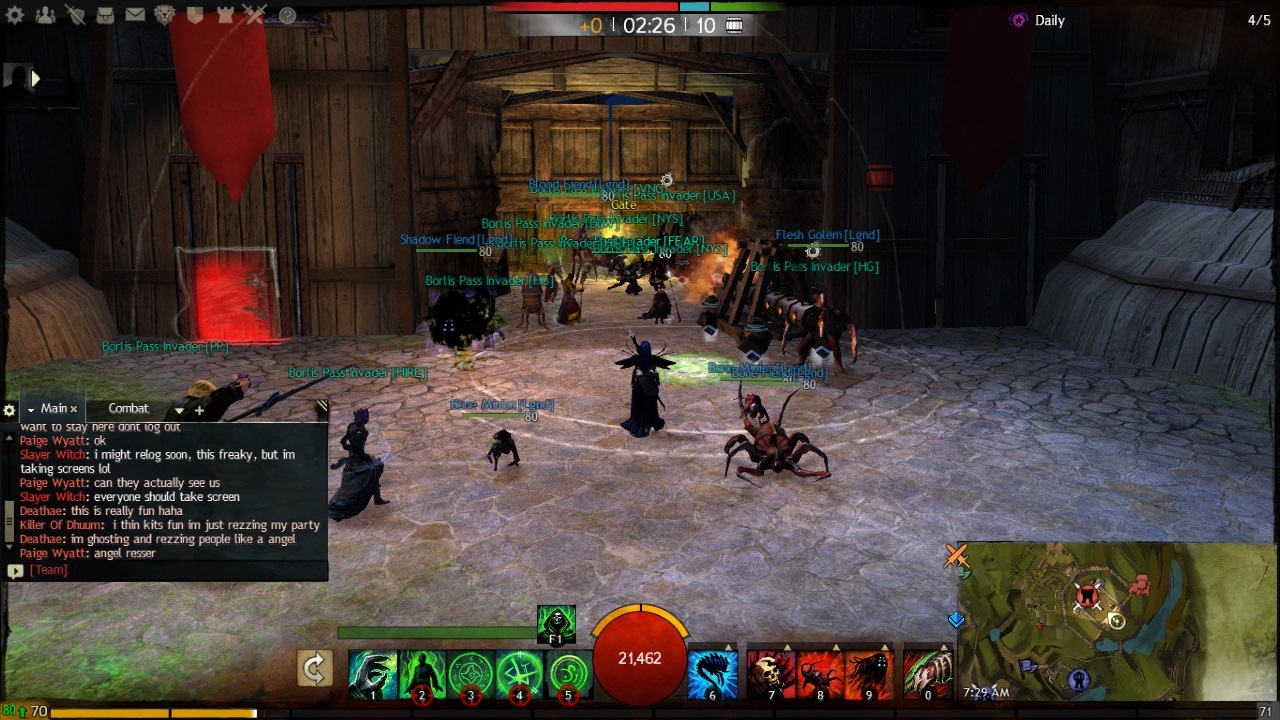Open the game menu gear icon

point(15,15)
